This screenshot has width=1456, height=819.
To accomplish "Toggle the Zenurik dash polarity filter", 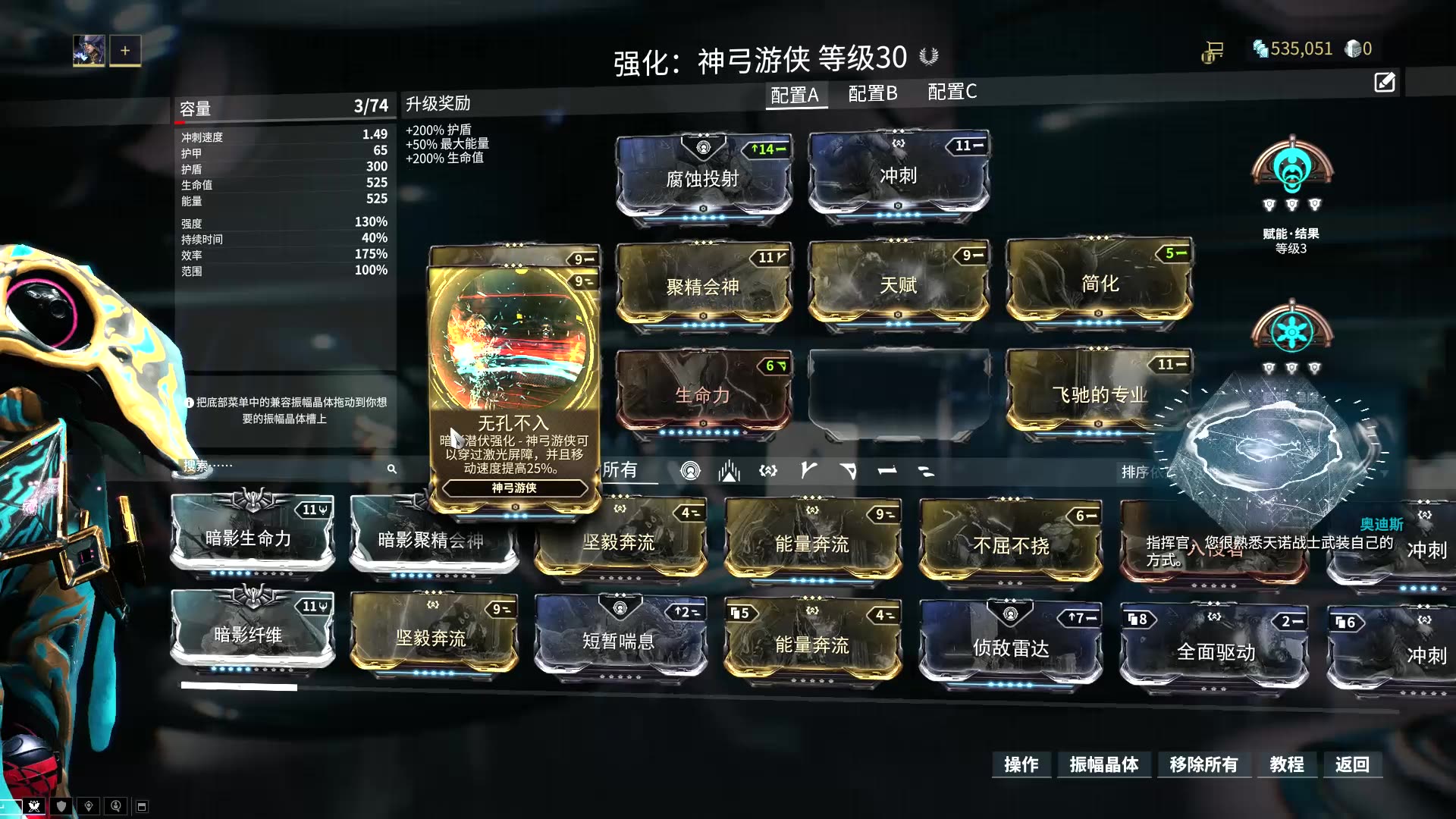I will (x=927, y=471).
